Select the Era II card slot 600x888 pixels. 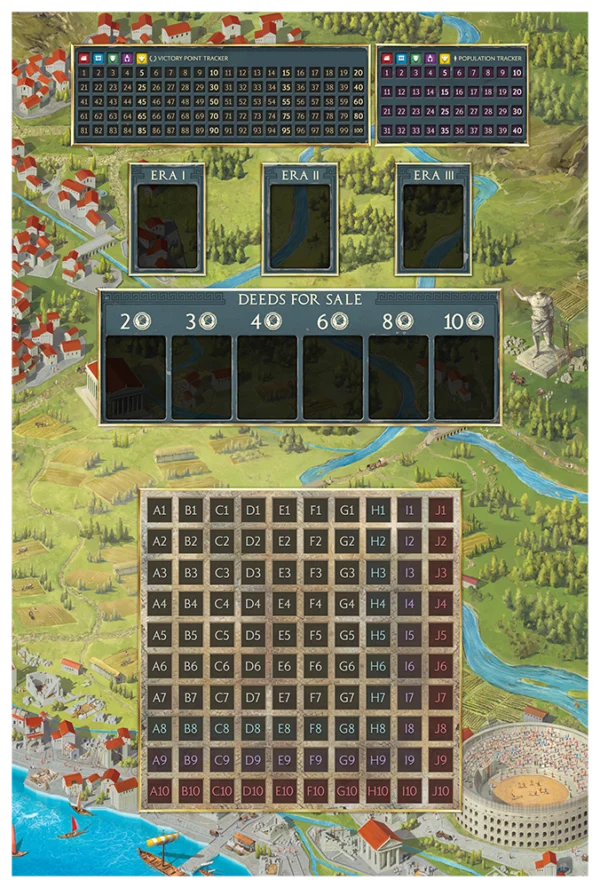coord(300,226)
